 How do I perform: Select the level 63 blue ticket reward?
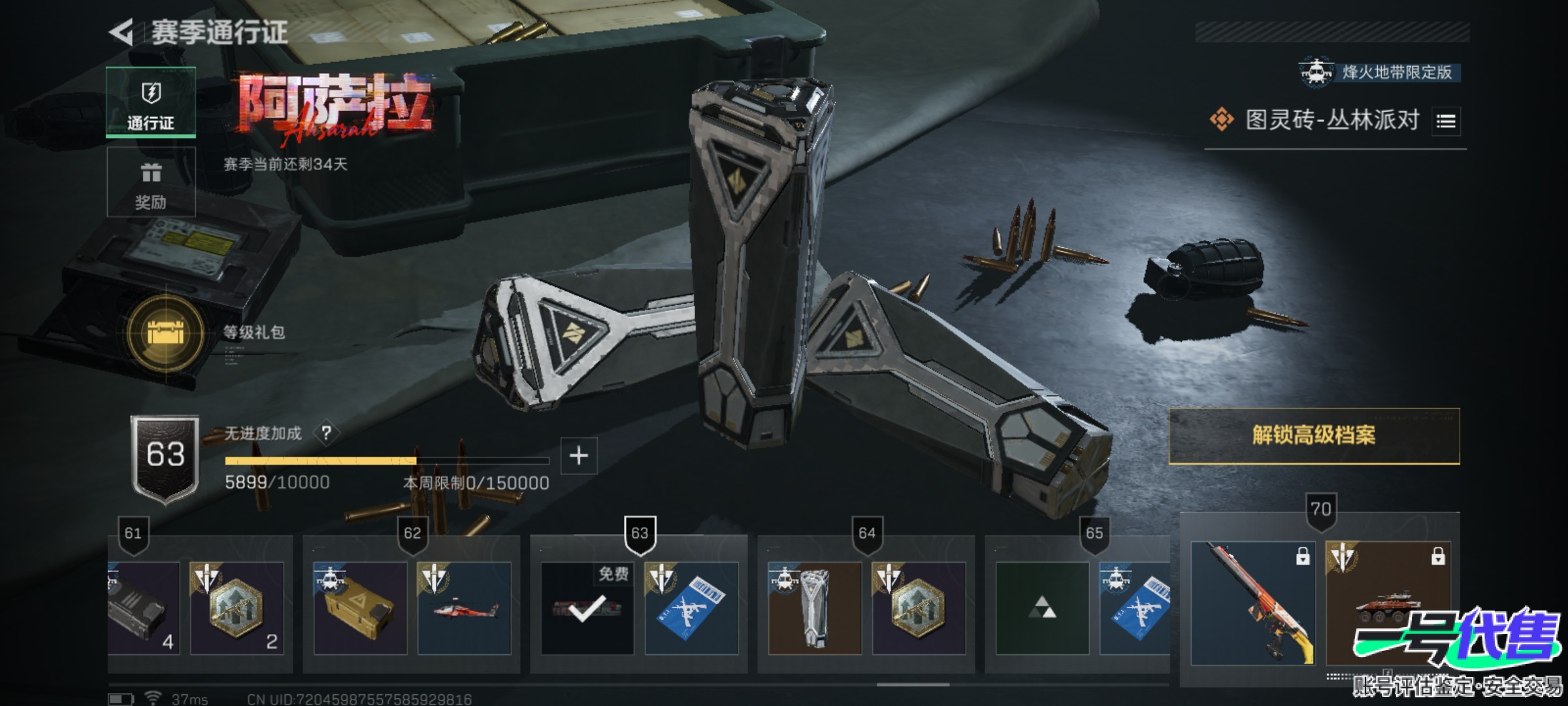[691, 608]
